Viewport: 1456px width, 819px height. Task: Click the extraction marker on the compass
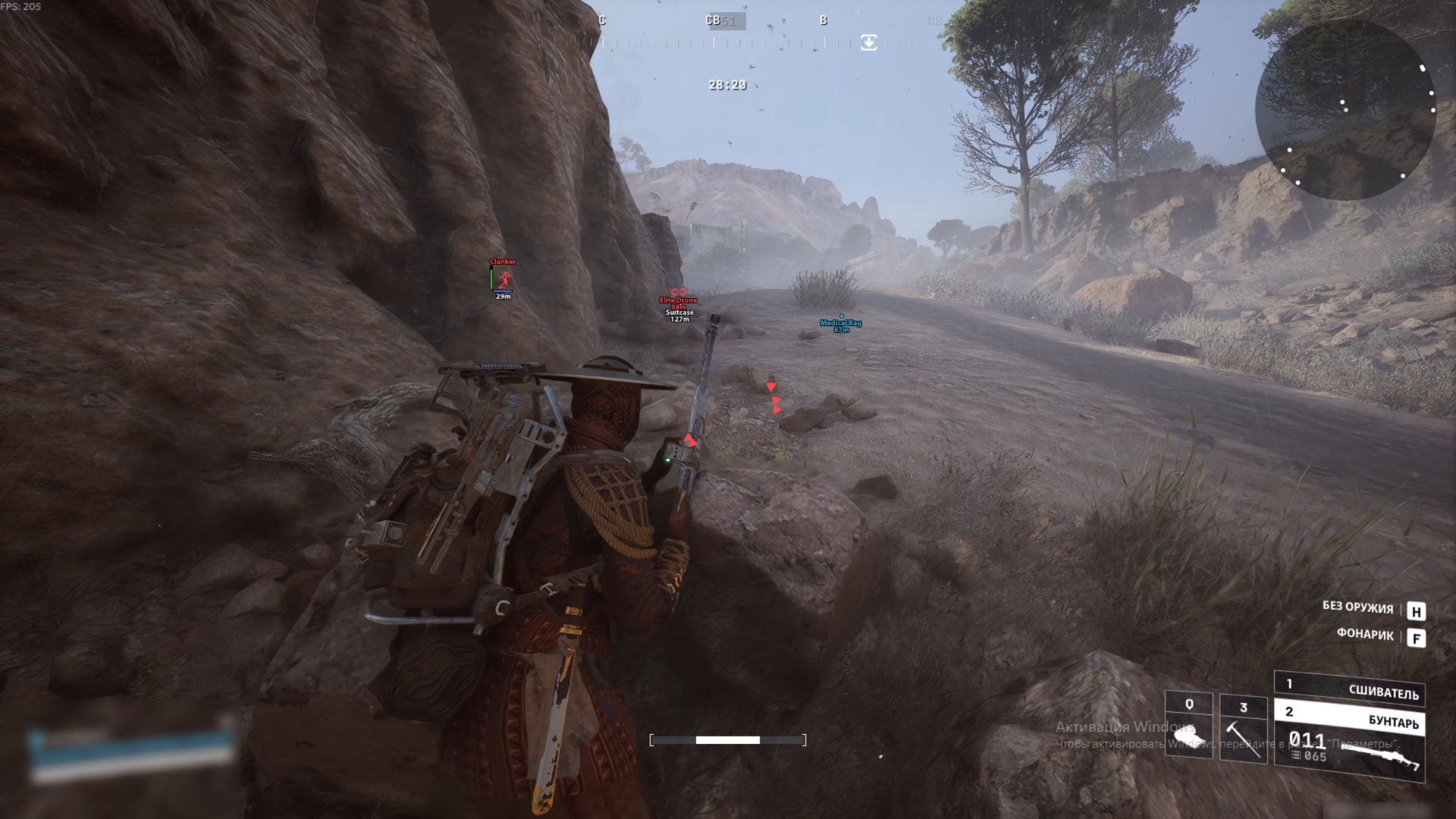point(869,42)
